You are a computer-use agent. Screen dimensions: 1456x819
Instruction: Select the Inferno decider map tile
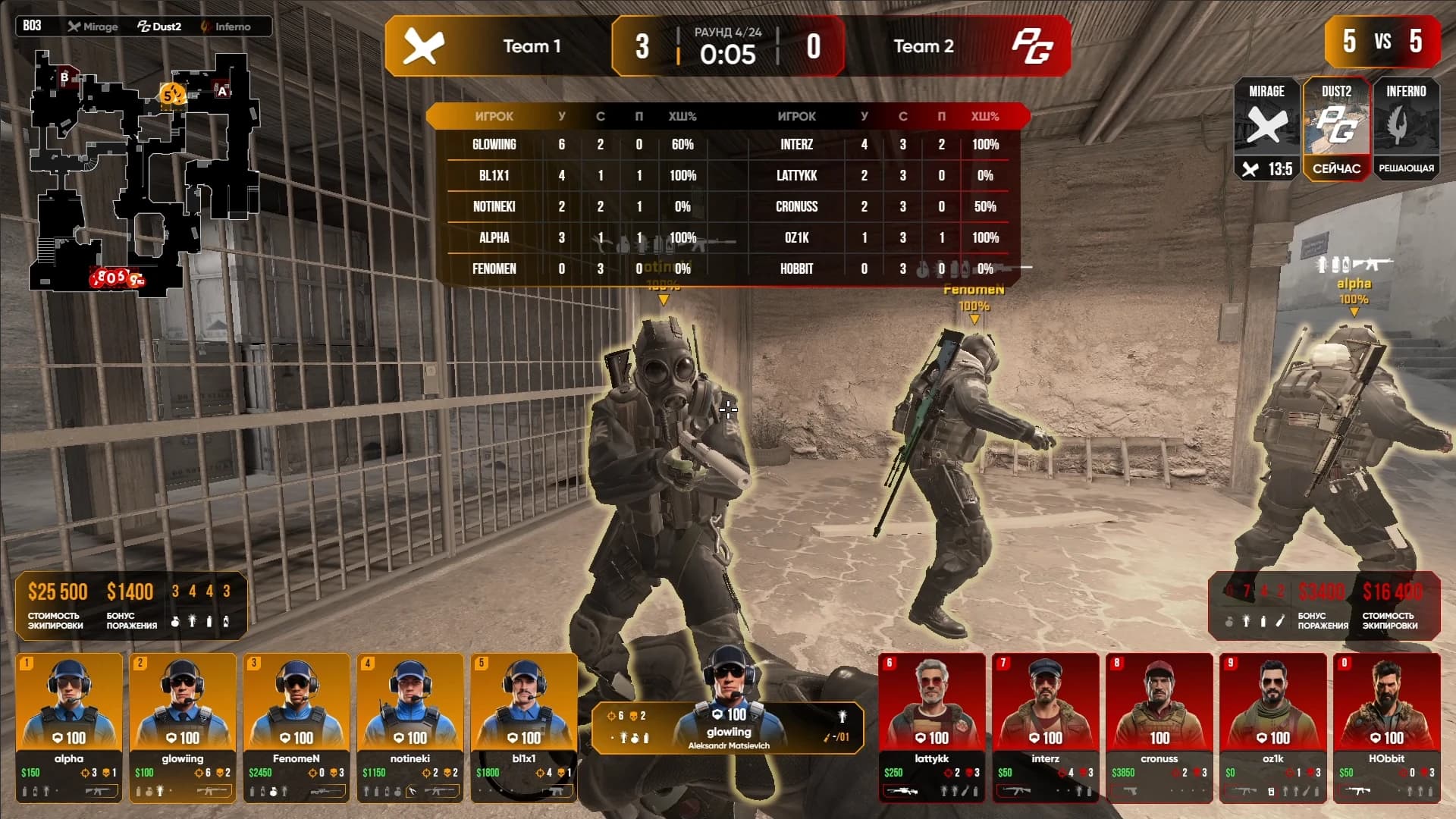click(x=1406, y=129)
